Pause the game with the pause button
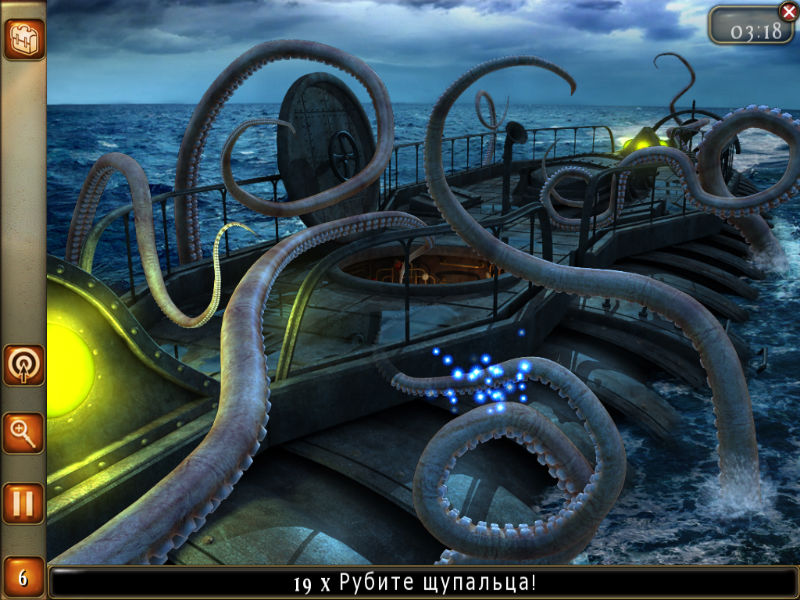The width and height of the screenshot is (800, 600). point(23,502)
